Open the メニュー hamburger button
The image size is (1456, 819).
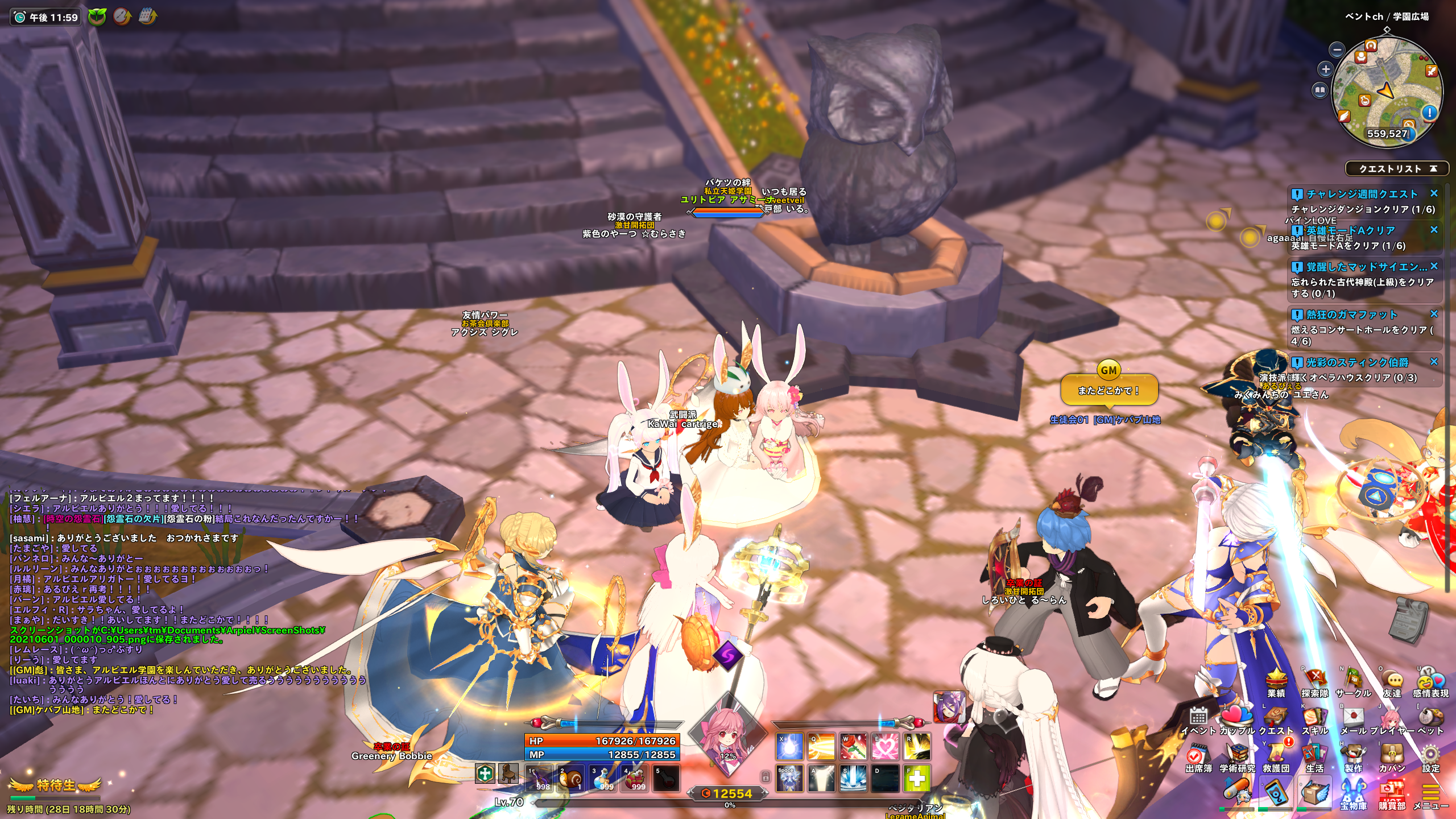coord(1430,793)
